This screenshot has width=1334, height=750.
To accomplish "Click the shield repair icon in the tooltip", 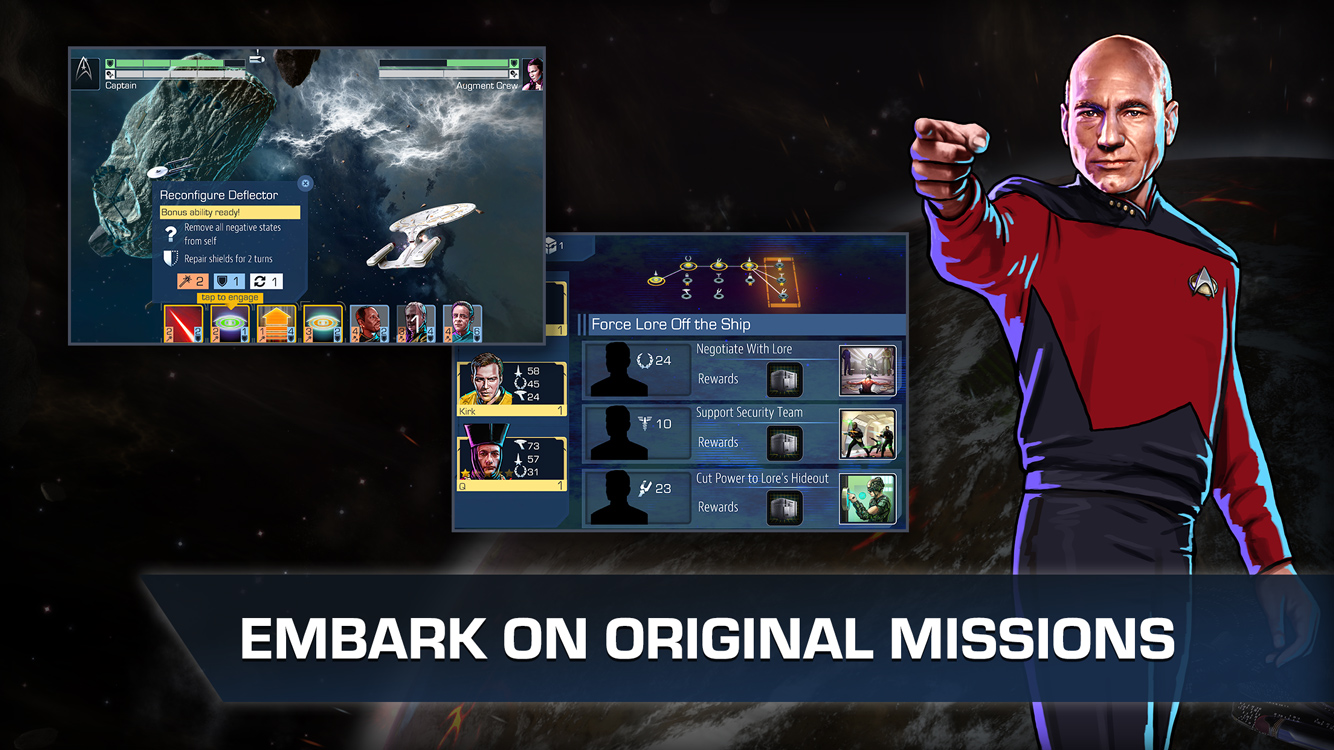I will pyautogui.click(x=170, y=258).
